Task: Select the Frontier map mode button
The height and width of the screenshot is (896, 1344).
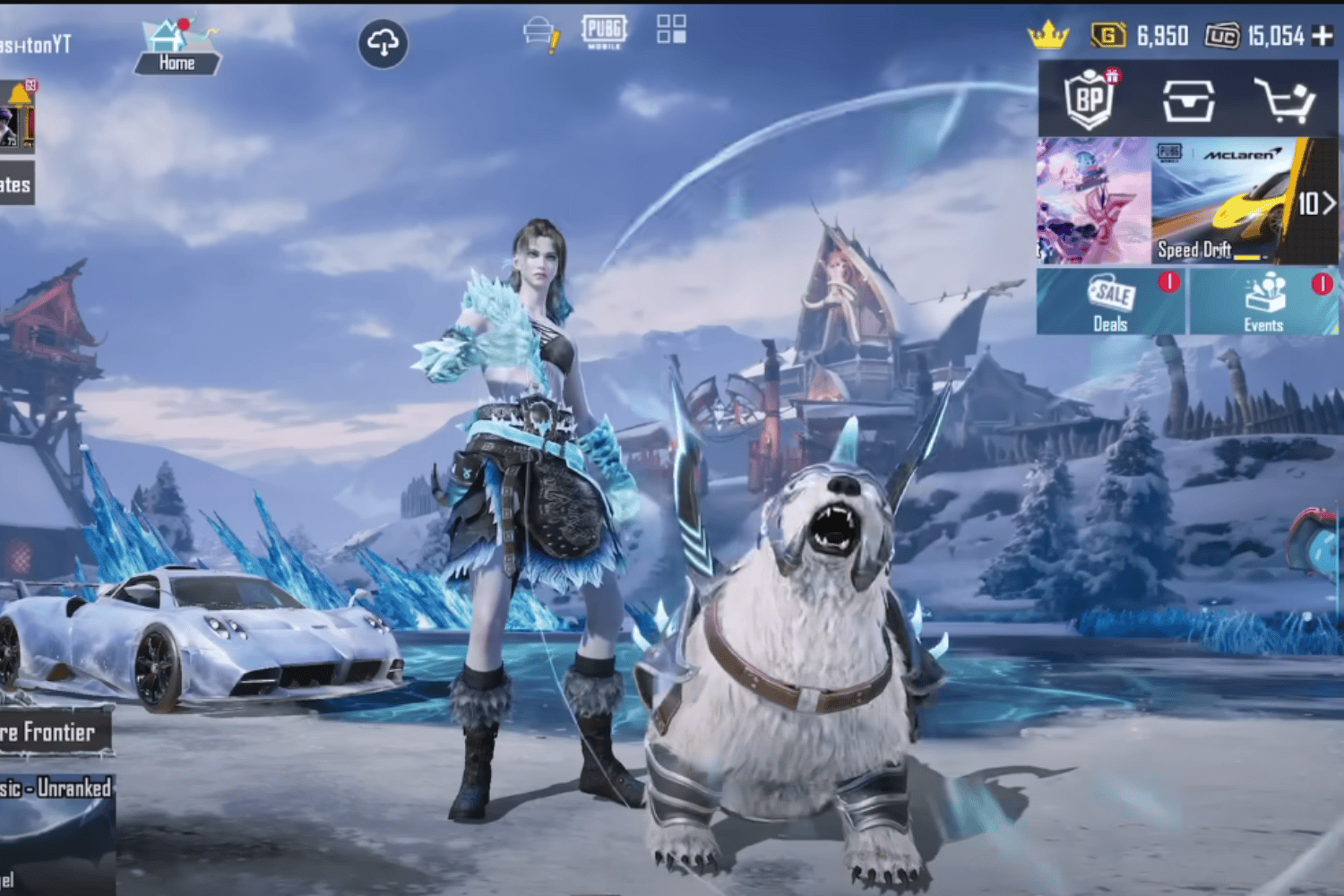Action: click(56, 732)
